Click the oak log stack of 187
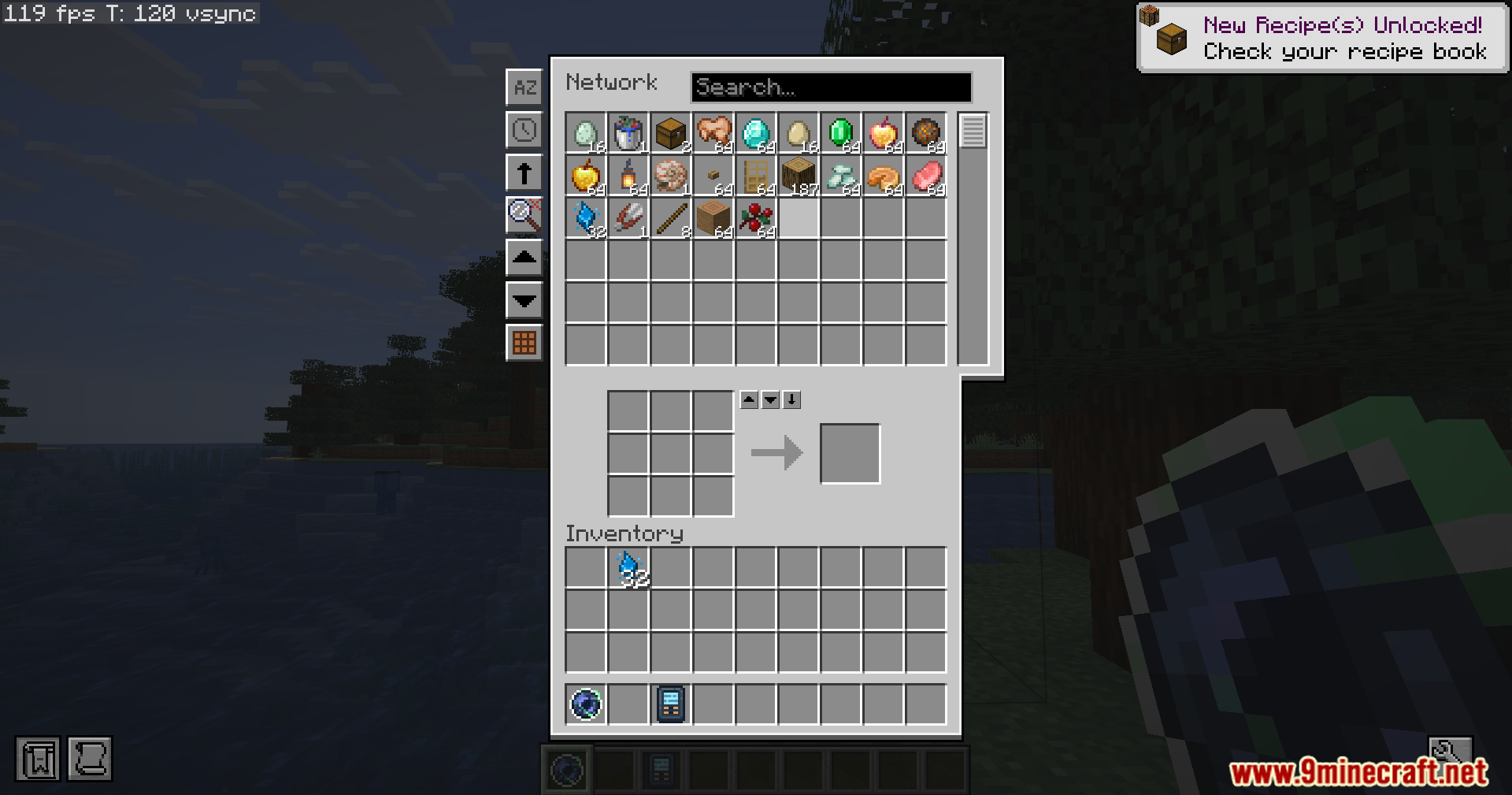 tap(799, 175)
